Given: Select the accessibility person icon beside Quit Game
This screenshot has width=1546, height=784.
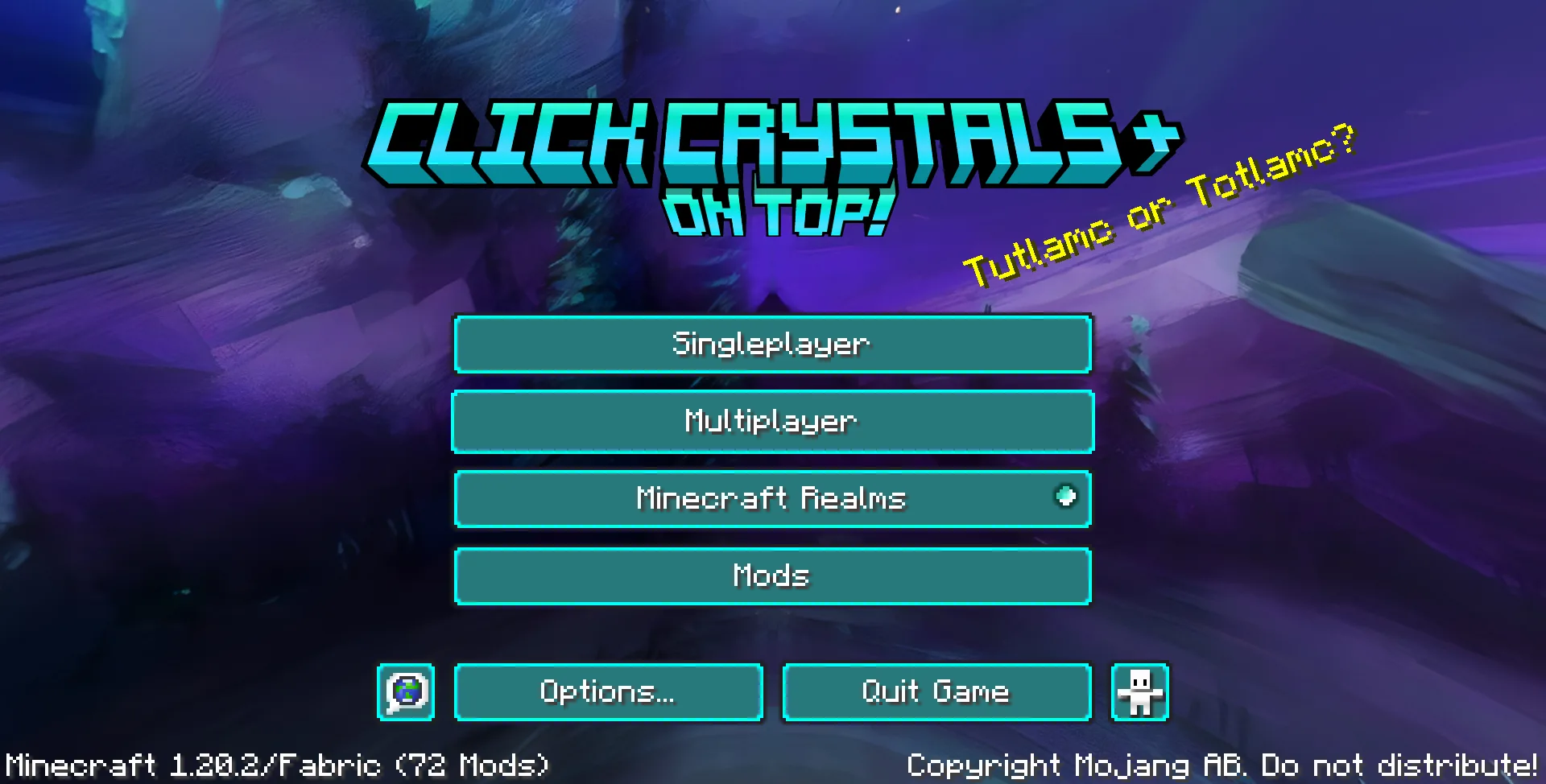Looking at the screenshot, I should (x=1139, y=691).
